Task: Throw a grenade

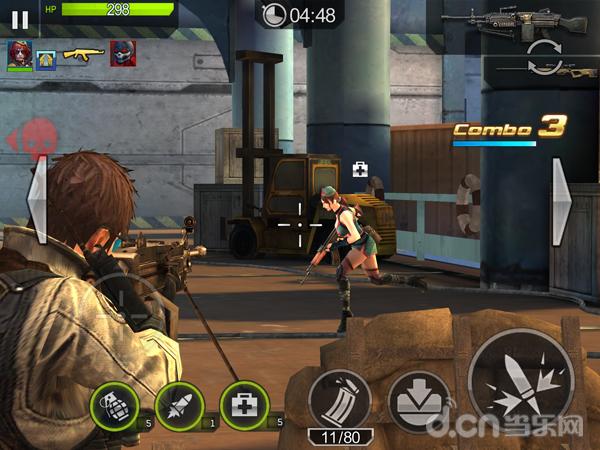Action: point(115,407)
